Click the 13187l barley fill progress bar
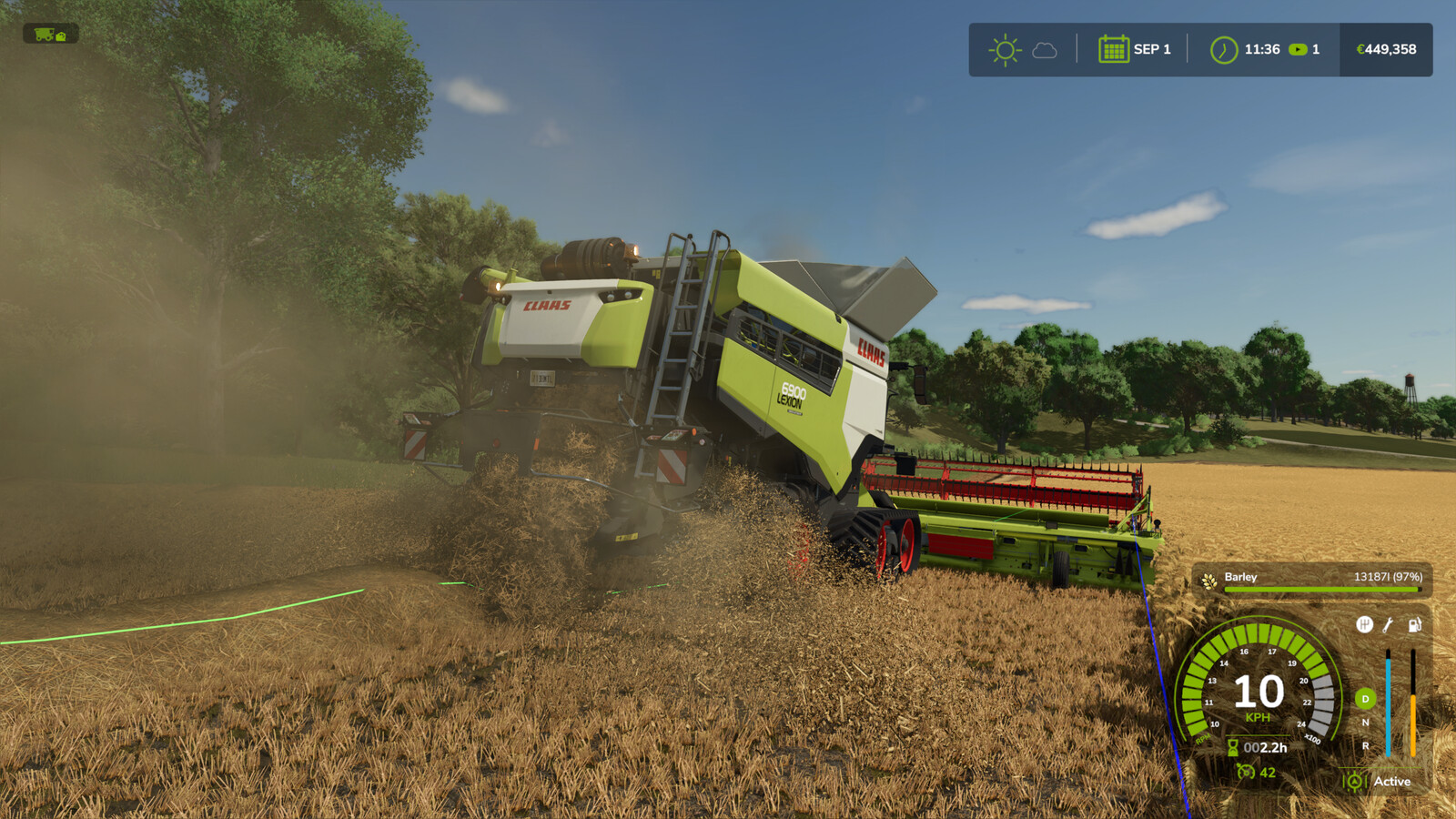The image size is (1456, 819). [x=1321, y=590]
